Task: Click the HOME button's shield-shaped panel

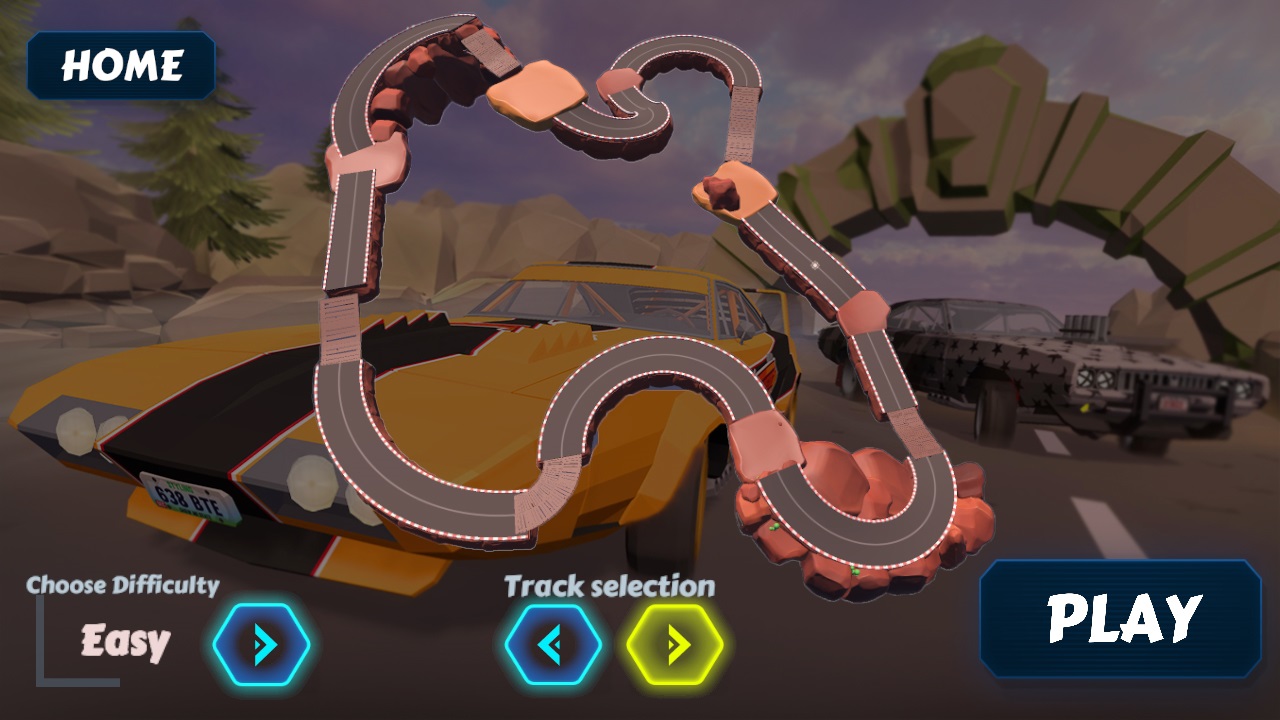Action: pos(120,66)
